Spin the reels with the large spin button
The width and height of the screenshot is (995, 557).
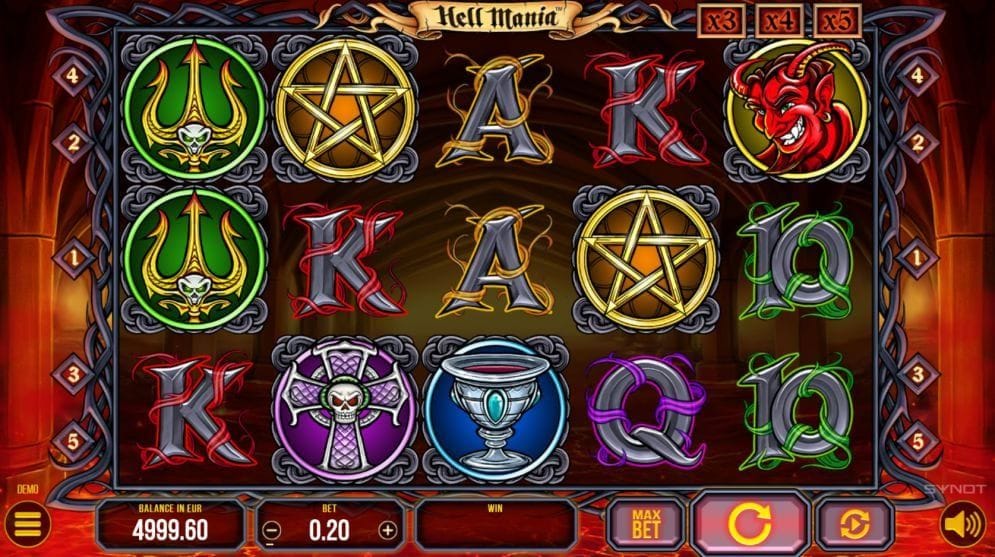pos(751,524)
